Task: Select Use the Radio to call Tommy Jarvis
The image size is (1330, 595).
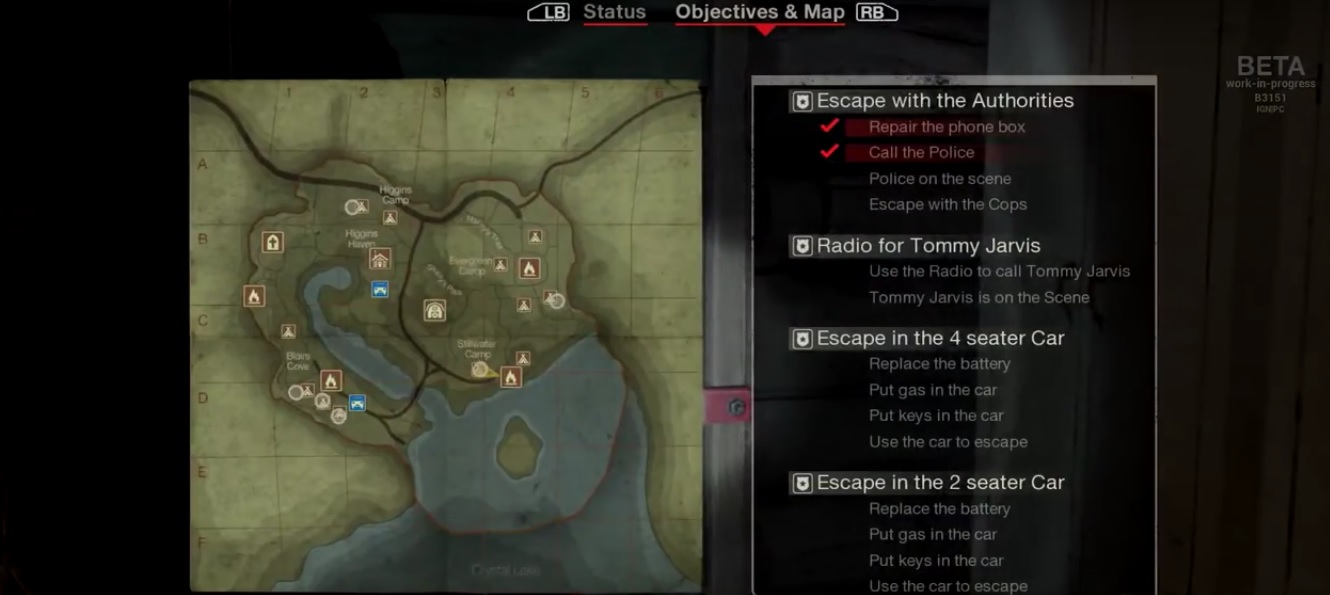Action: pos(999,271)
